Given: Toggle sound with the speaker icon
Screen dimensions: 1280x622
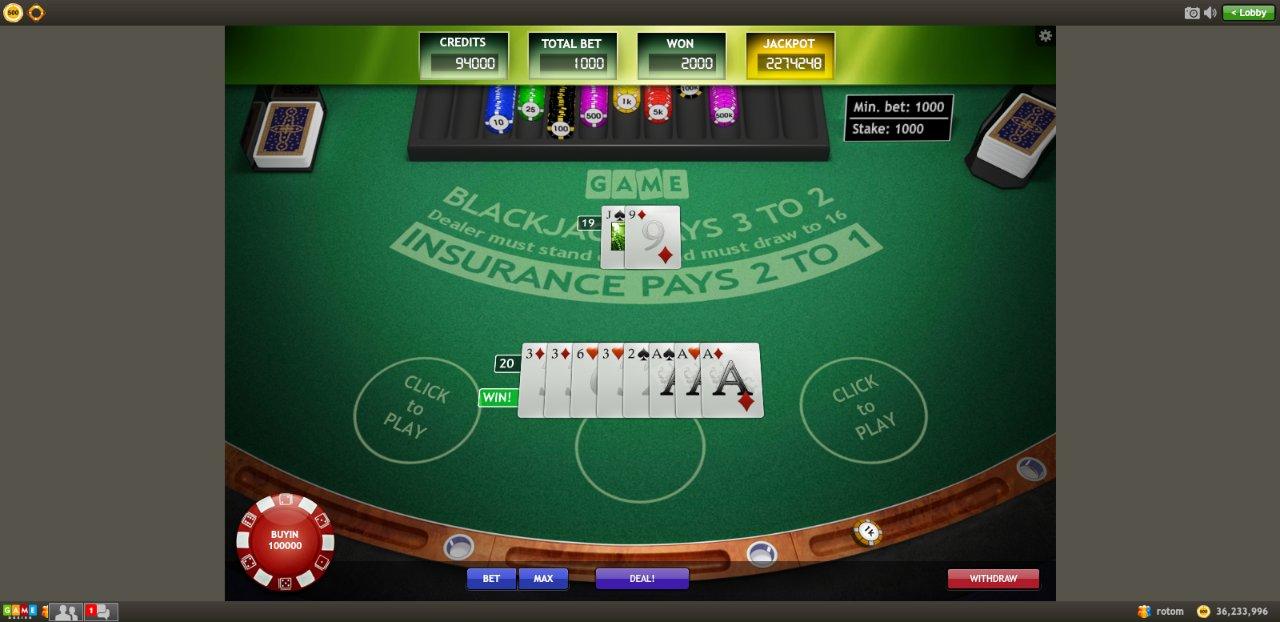Looking at the screenshot, I should click(x=1210, y=12).
